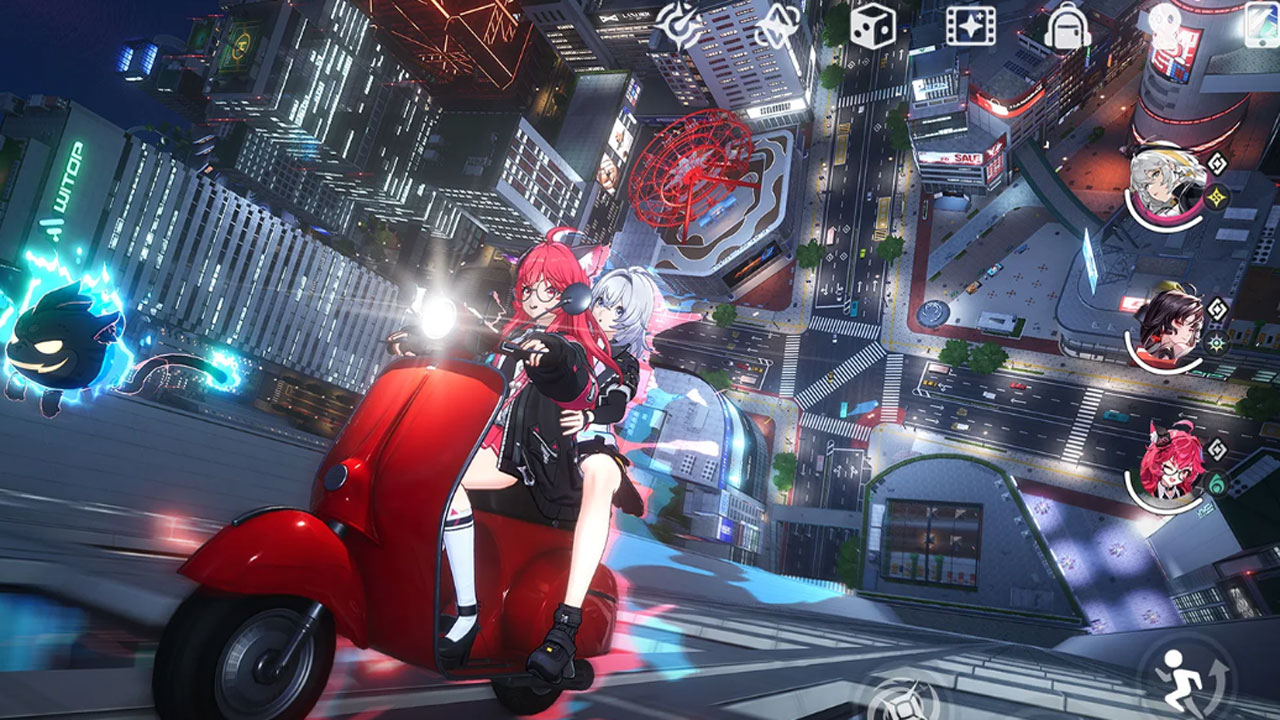Open the dice icon menu
The image size is (1280, 720).
pyautogui.click(x=872, y=25)
